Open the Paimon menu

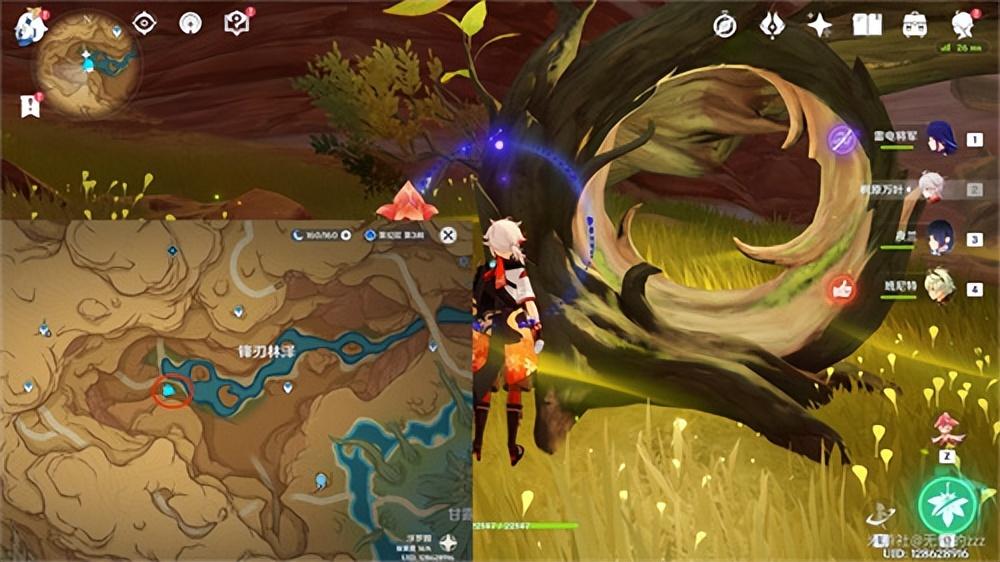[x=29, y=26]
